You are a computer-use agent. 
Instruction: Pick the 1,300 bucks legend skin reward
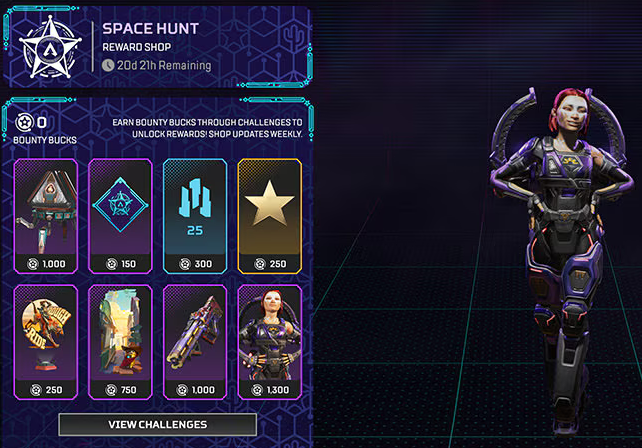[268, 342]
